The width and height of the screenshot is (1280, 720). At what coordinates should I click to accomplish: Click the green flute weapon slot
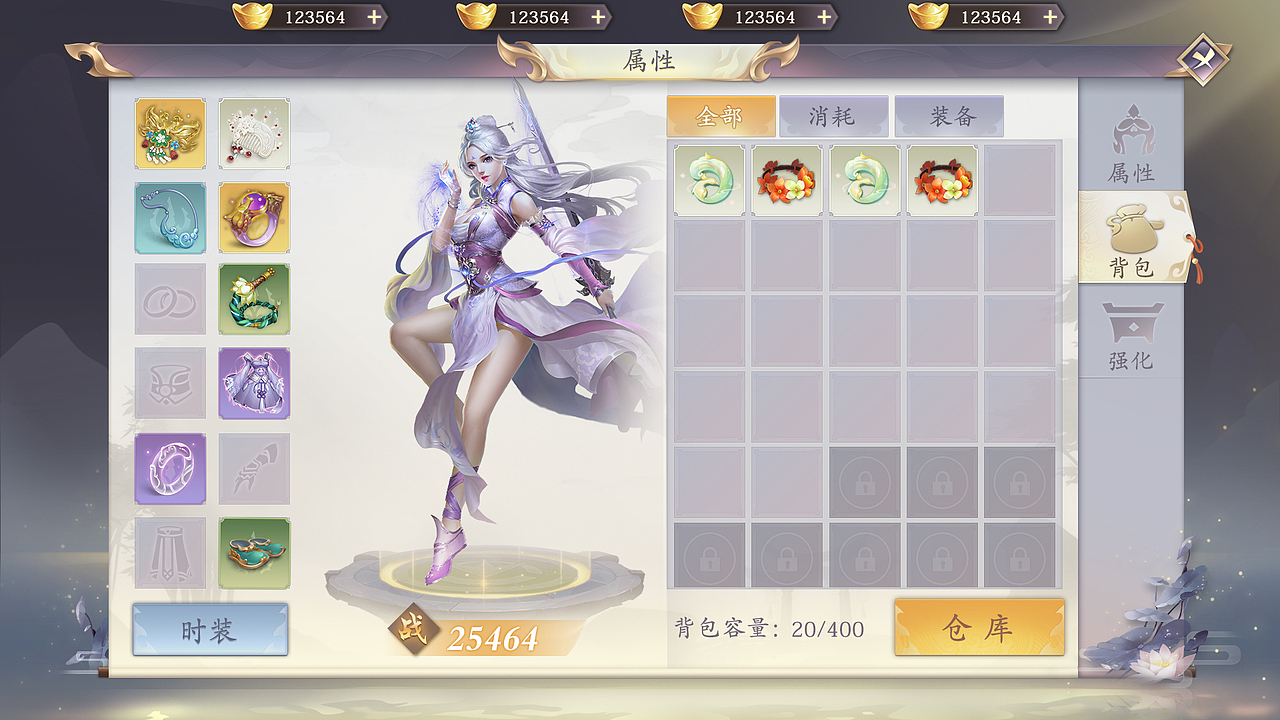click(x=254, y=299)
